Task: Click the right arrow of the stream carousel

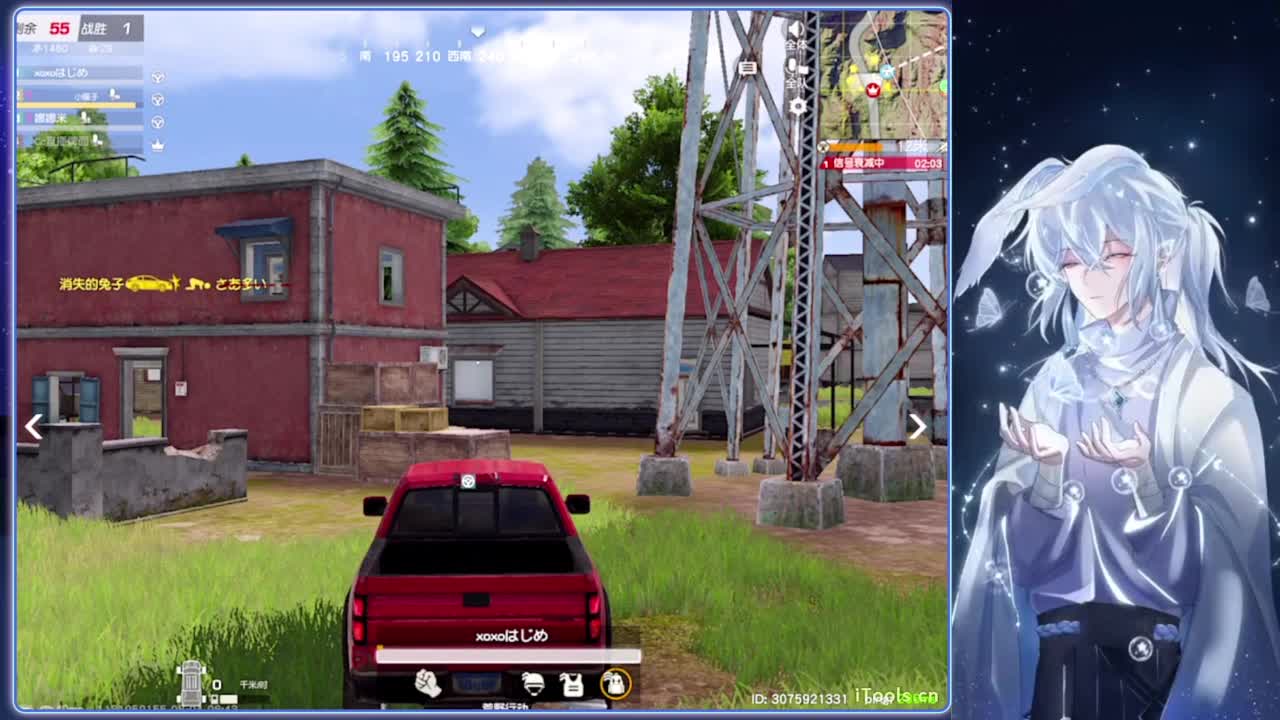Action: click(916, 427)
